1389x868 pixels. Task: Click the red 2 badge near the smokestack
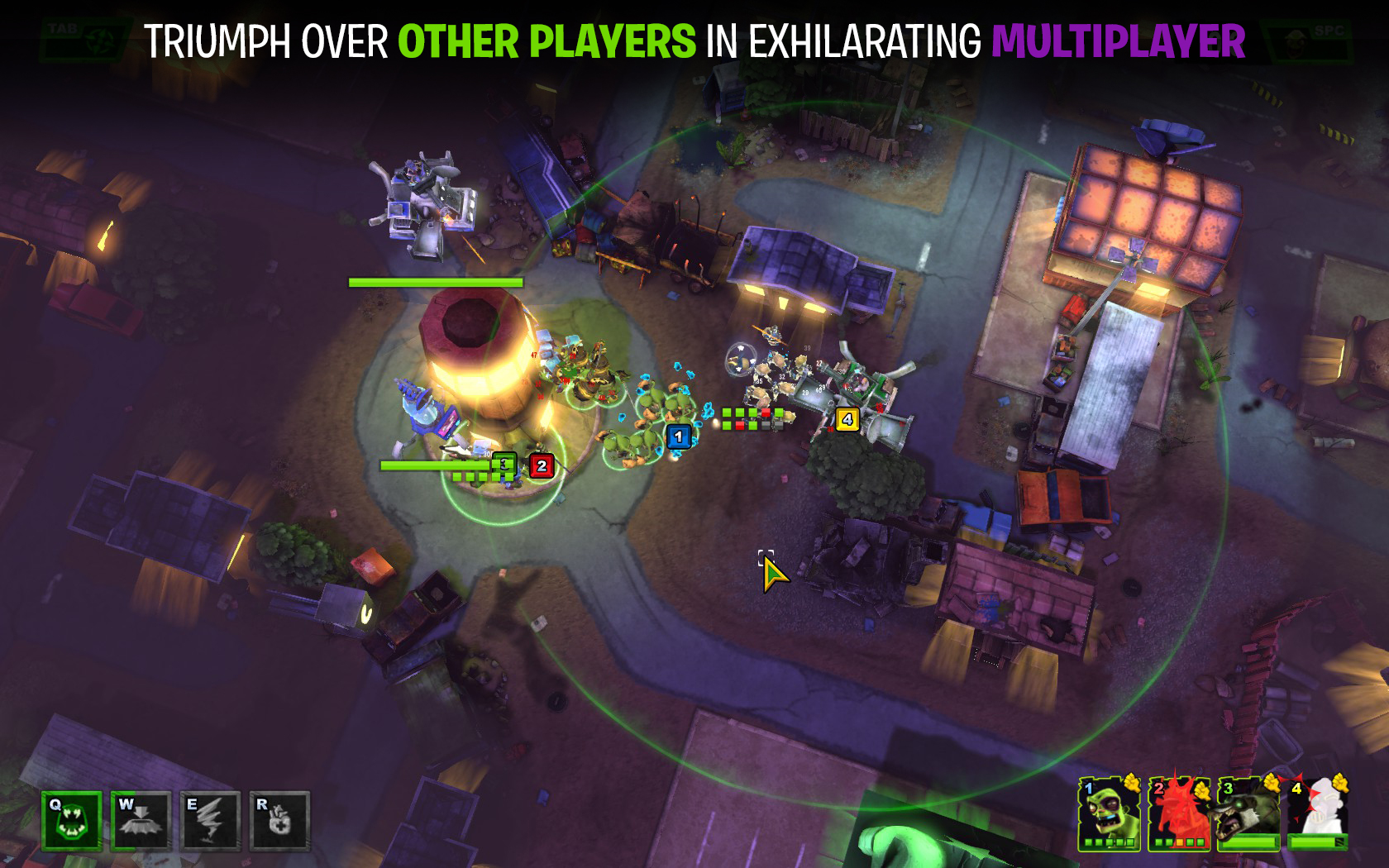pos(540,466)
